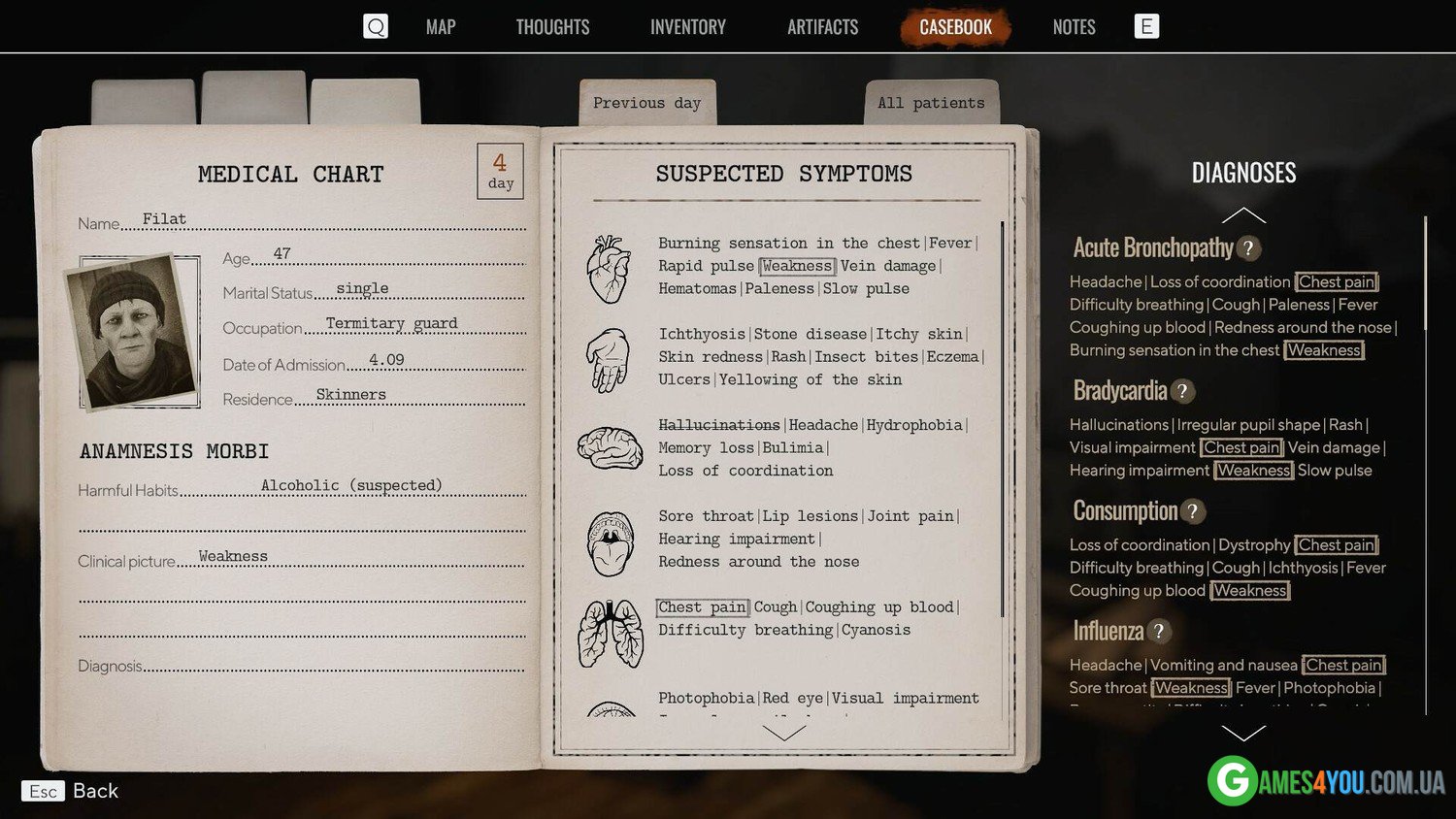Viewport: 1456px width, 819px height.
Task: Open the Map tab
Action: [x=440, y=27]
